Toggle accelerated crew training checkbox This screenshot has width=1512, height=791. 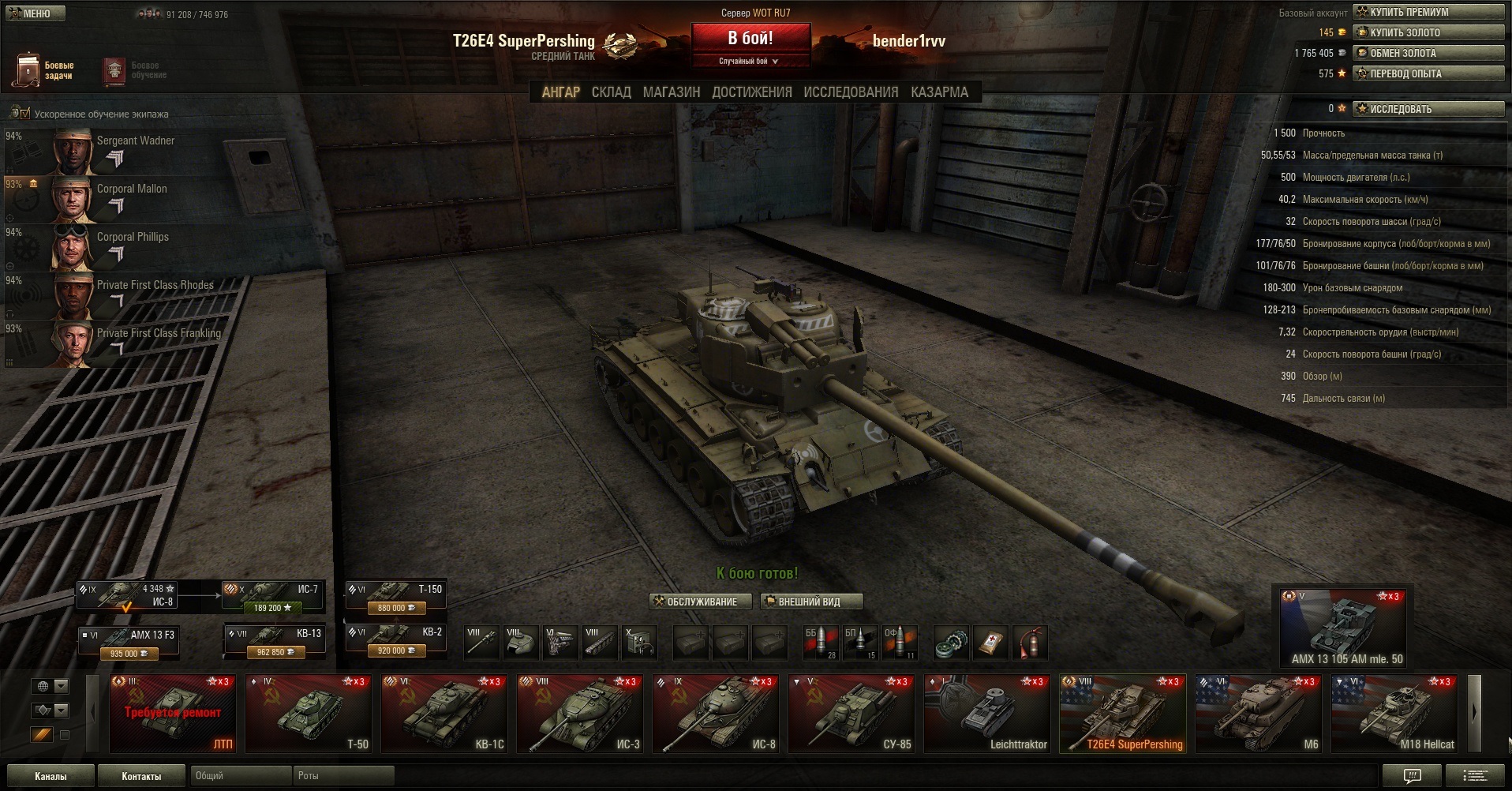(25, 114)
